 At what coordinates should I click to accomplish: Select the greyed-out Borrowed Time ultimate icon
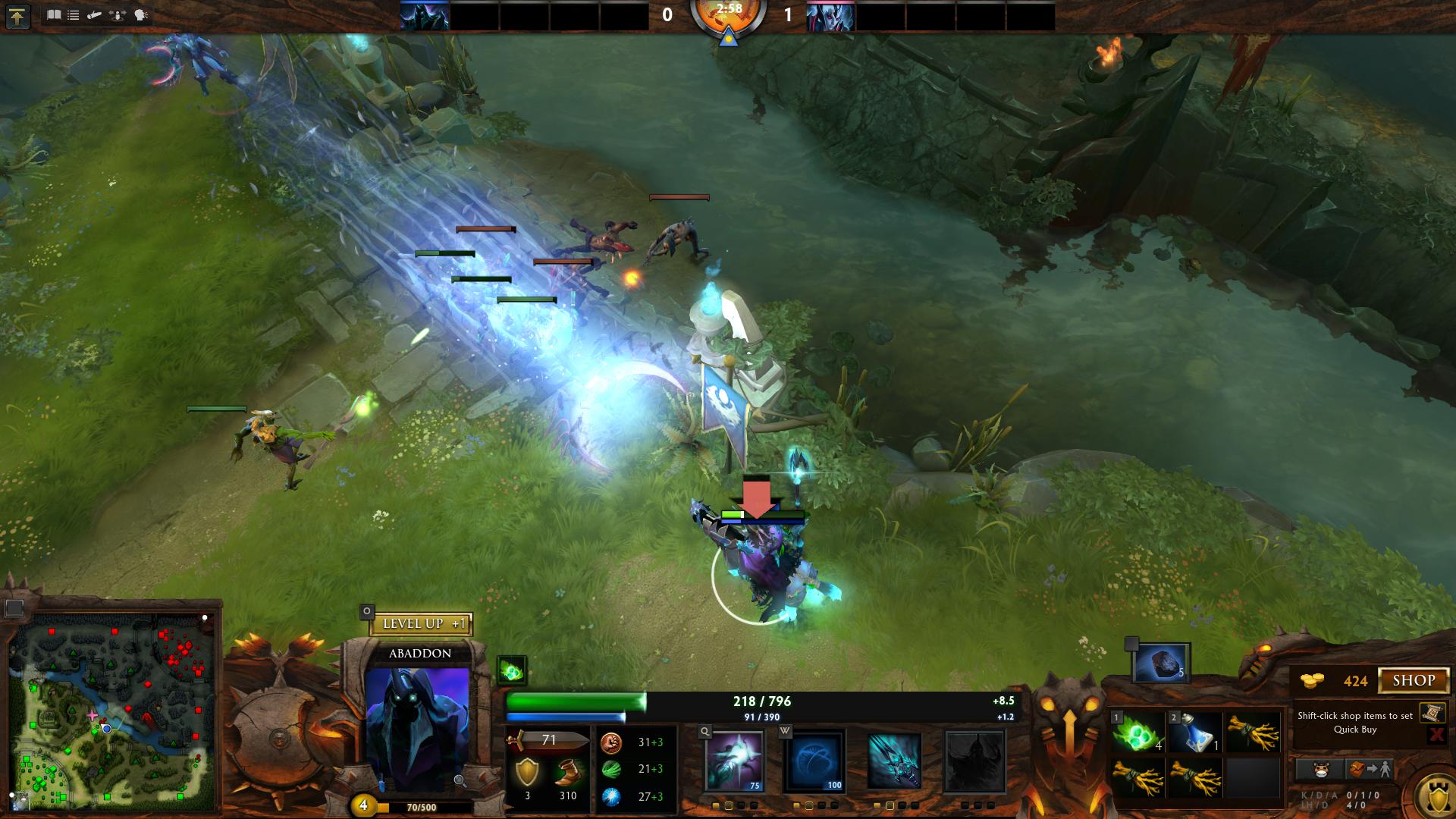[x=974, y=761]
